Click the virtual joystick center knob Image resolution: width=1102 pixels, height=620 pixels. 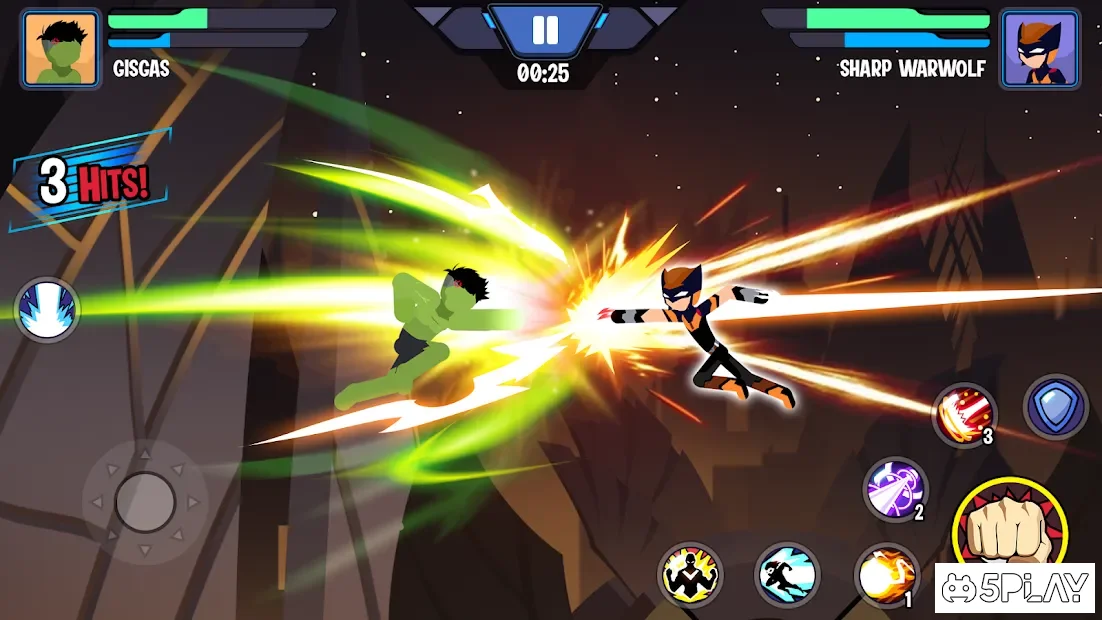[145, 501]
